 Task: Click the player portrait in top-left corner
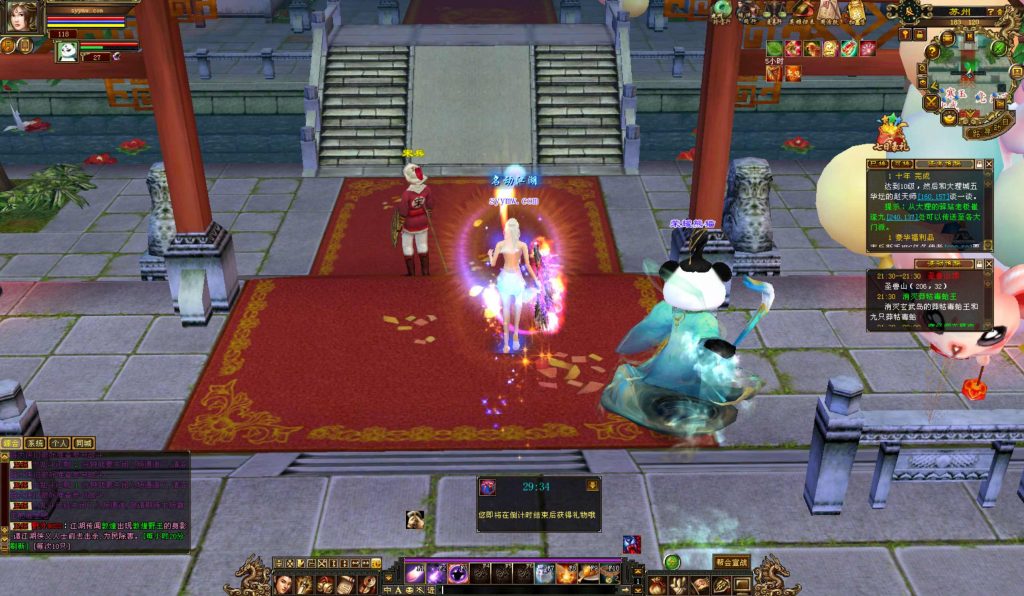tap(23, 16)
